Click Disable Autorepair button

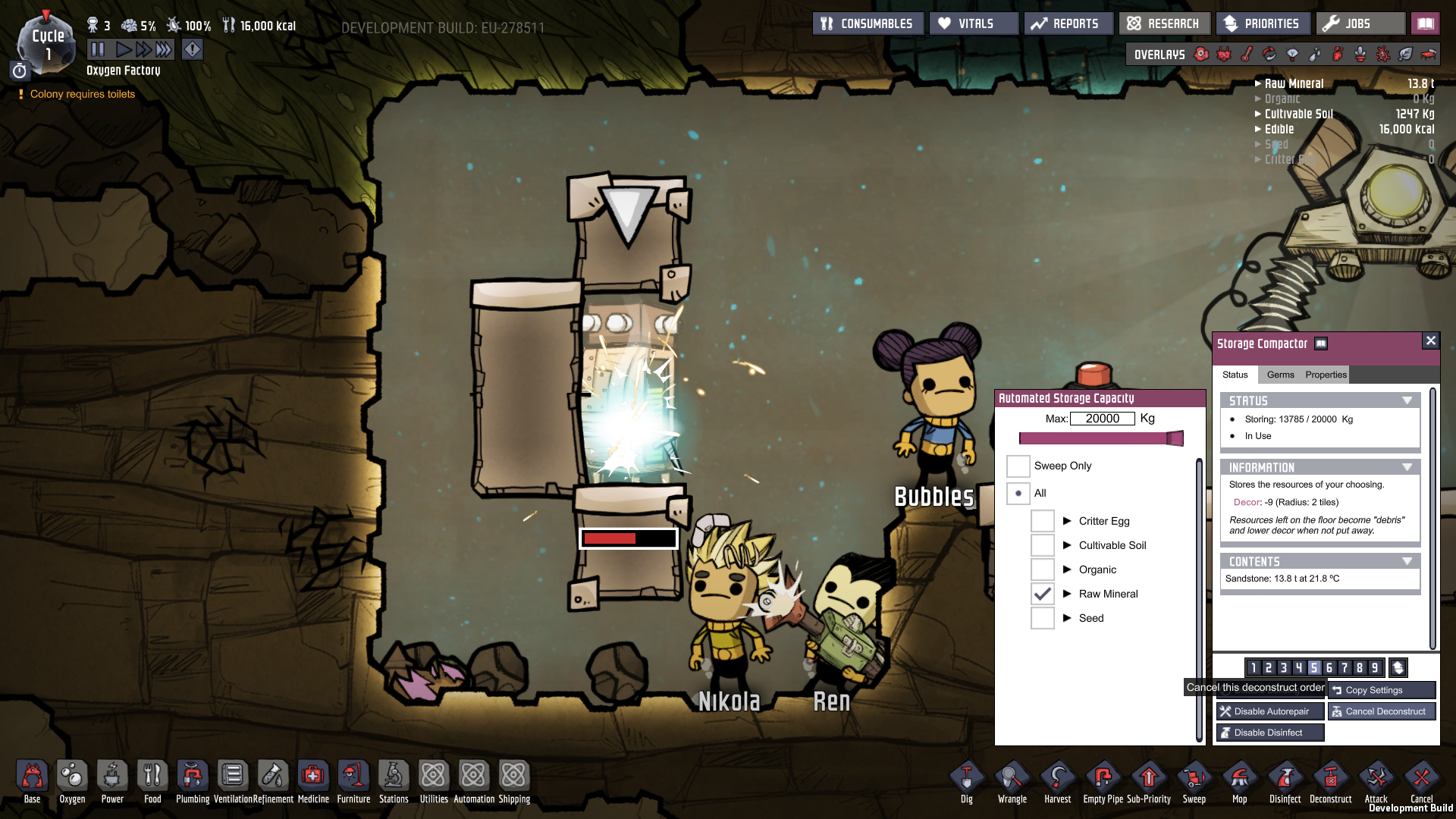(1270, 711)
